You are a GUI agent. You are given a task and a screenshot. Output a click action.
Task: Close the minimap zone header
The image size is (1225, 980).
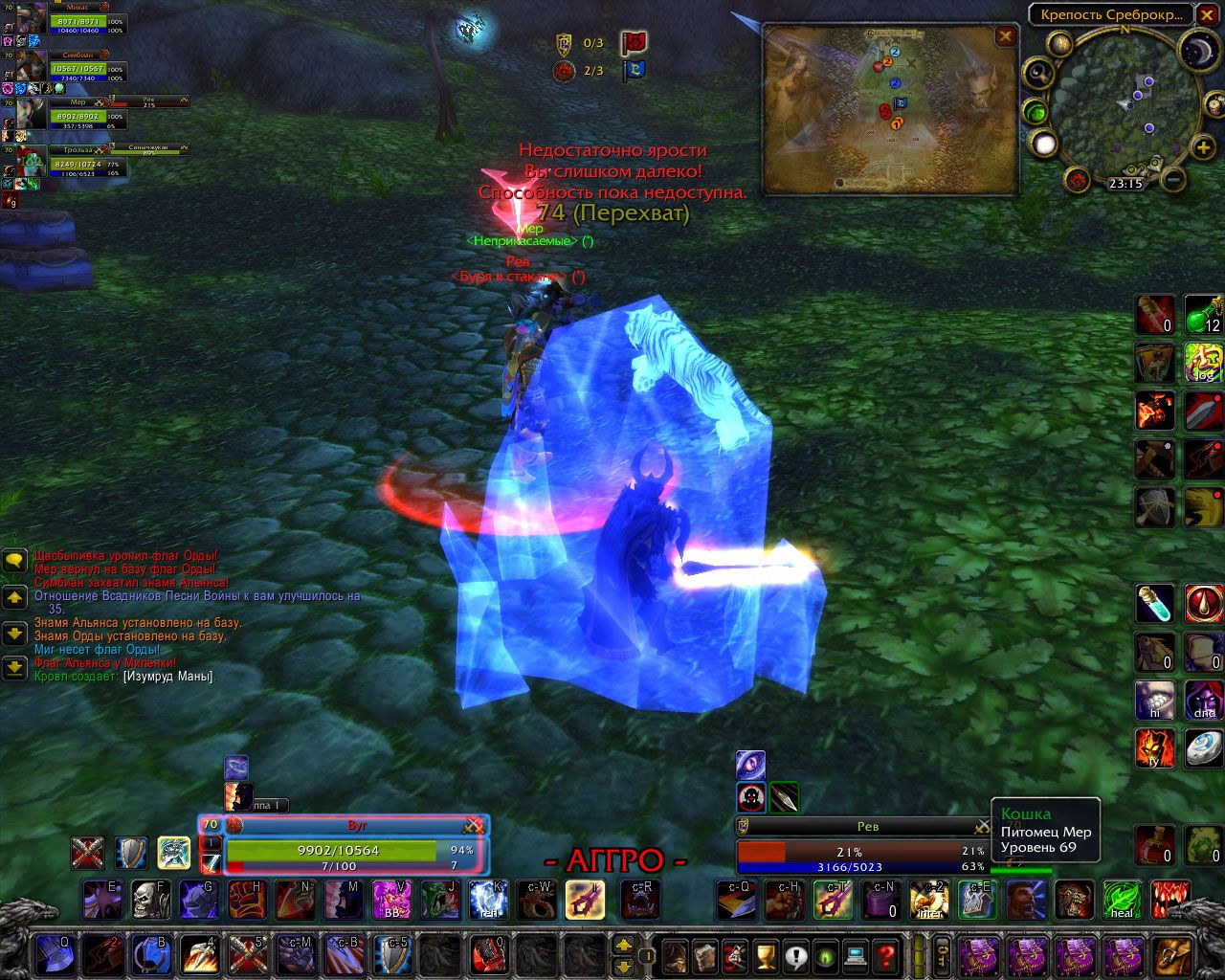pos(1206,14)
